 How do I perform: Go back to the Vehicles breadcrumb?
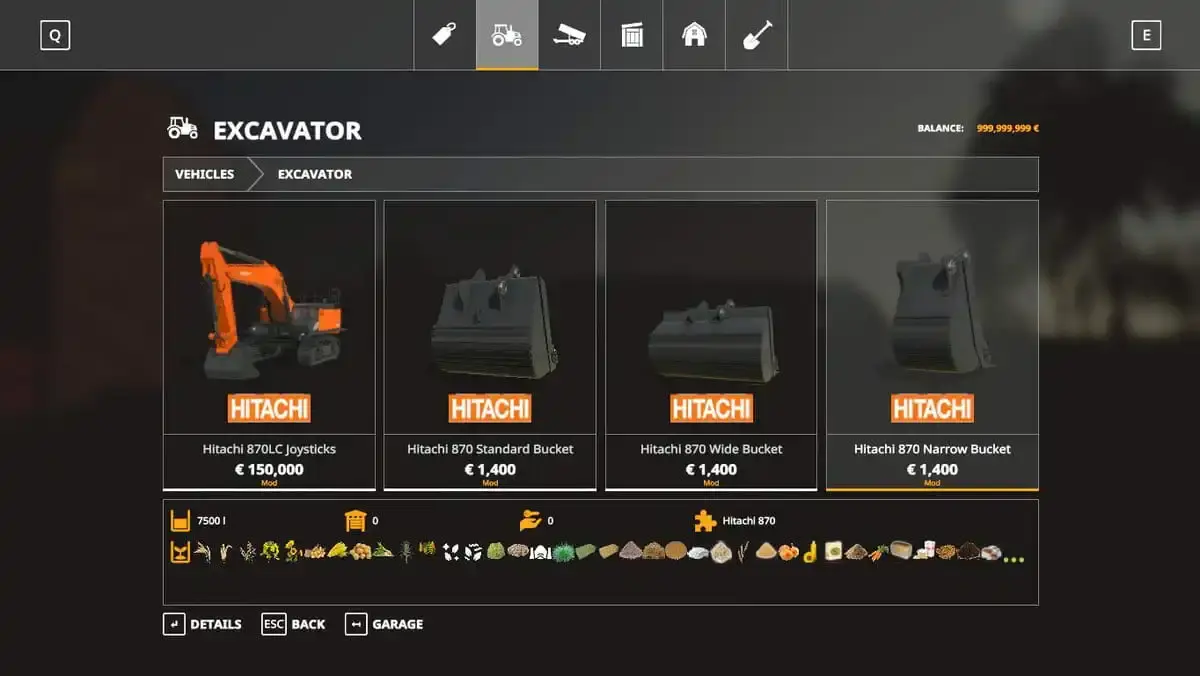point(205,174)
